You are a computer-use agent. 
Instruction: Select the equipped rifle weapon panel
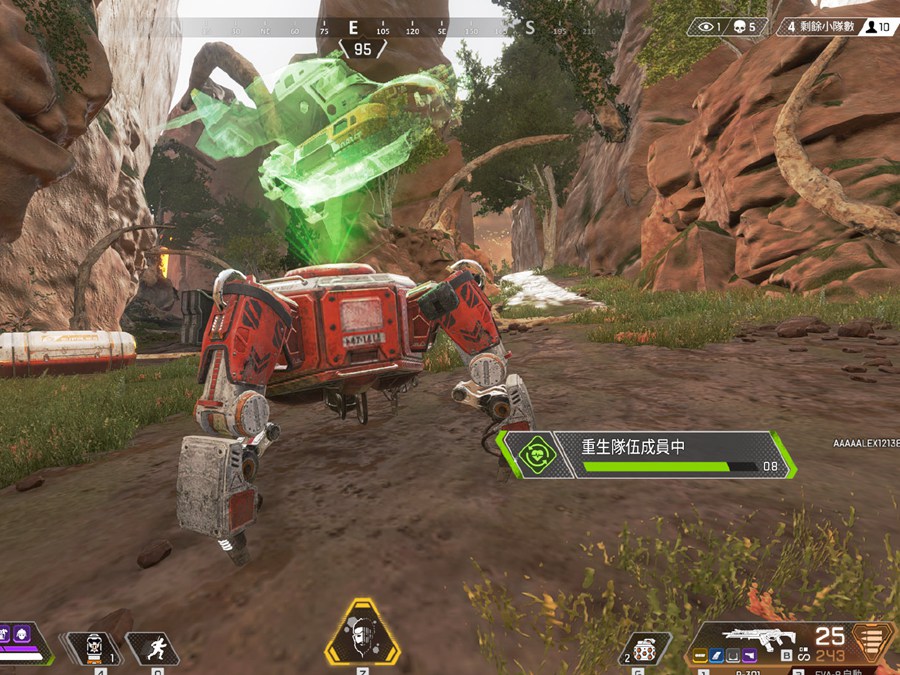[x=788, y=643]
